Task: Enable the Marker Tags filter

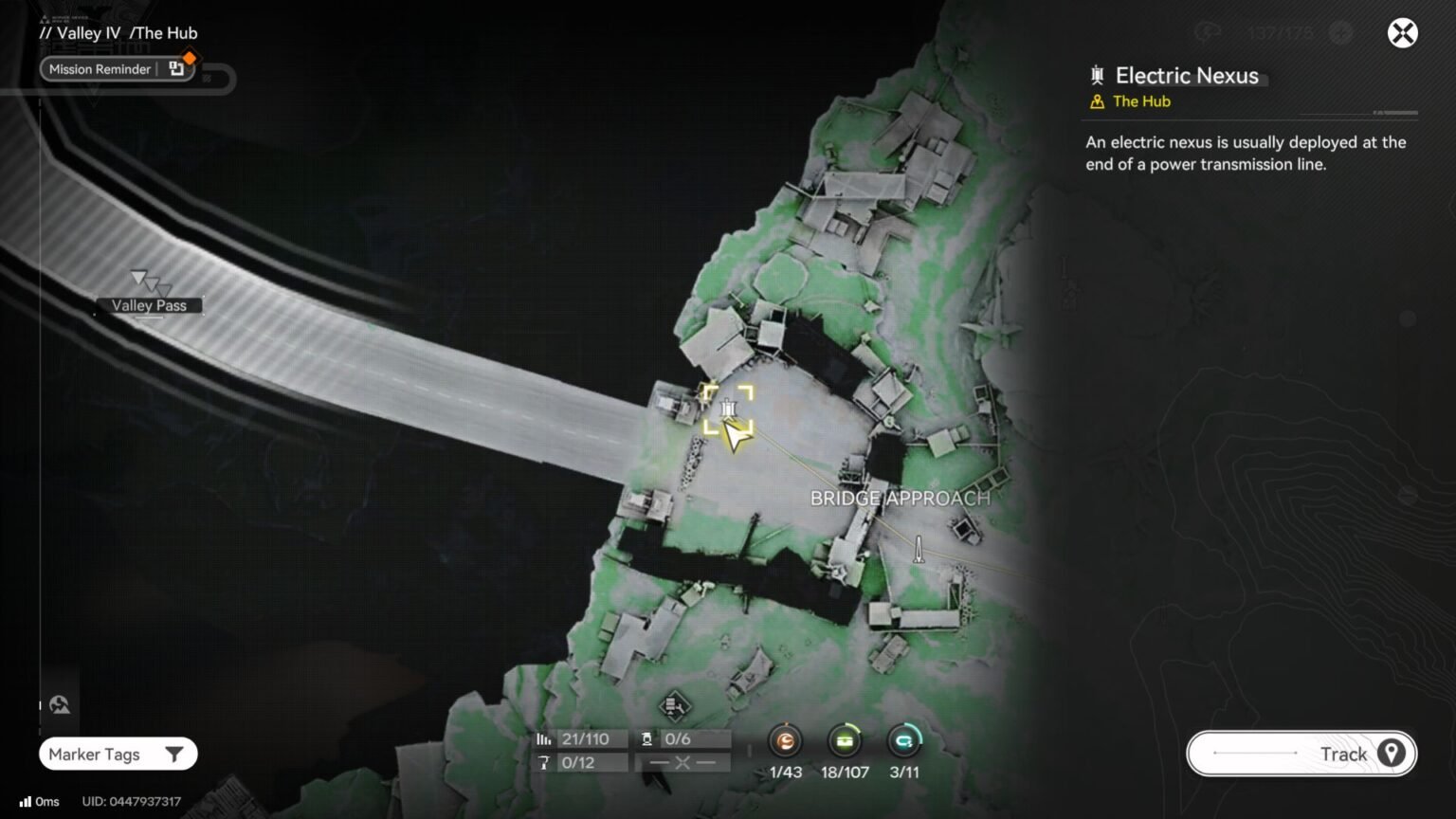Action: coord(95,754)
